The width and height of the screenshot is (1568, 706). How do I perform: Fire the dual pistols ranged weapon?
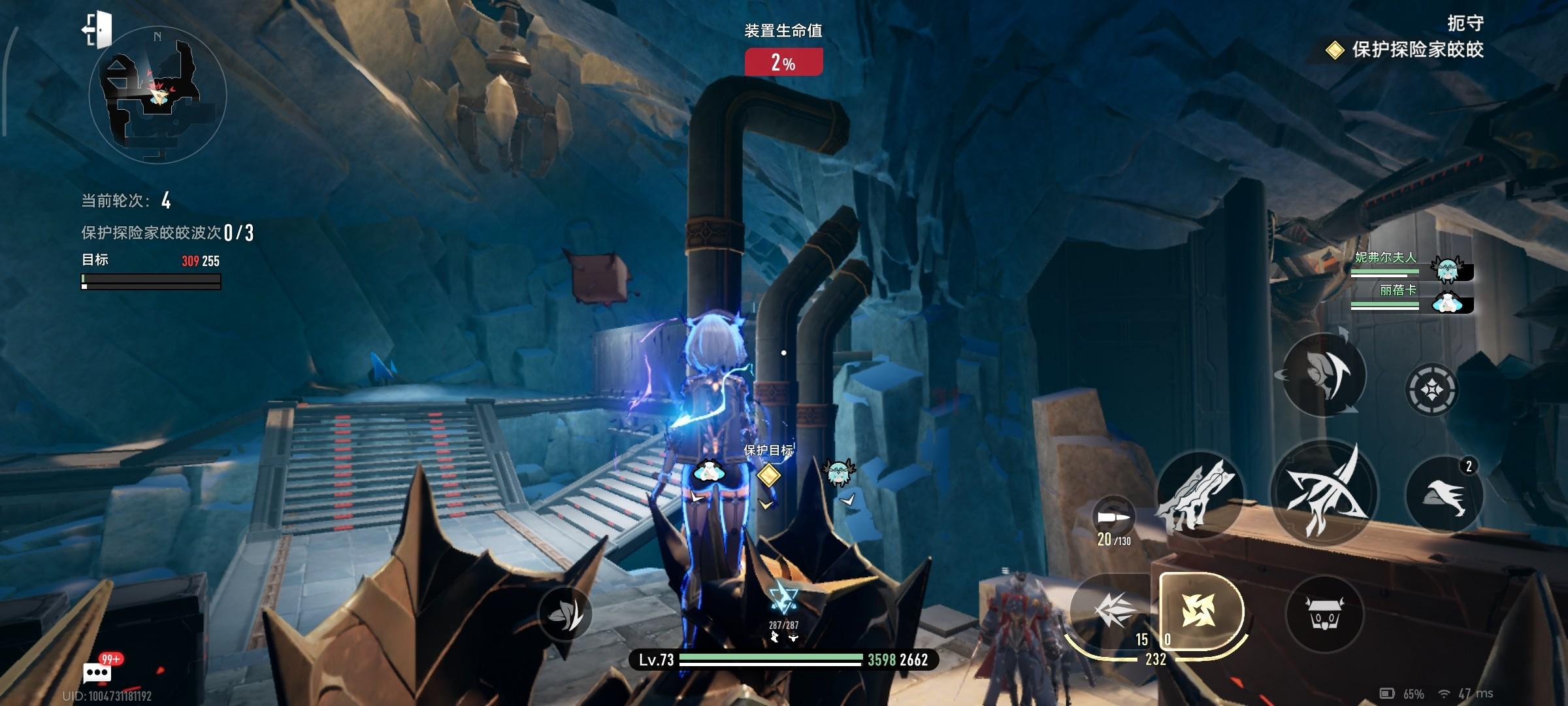pos(1199,495)
